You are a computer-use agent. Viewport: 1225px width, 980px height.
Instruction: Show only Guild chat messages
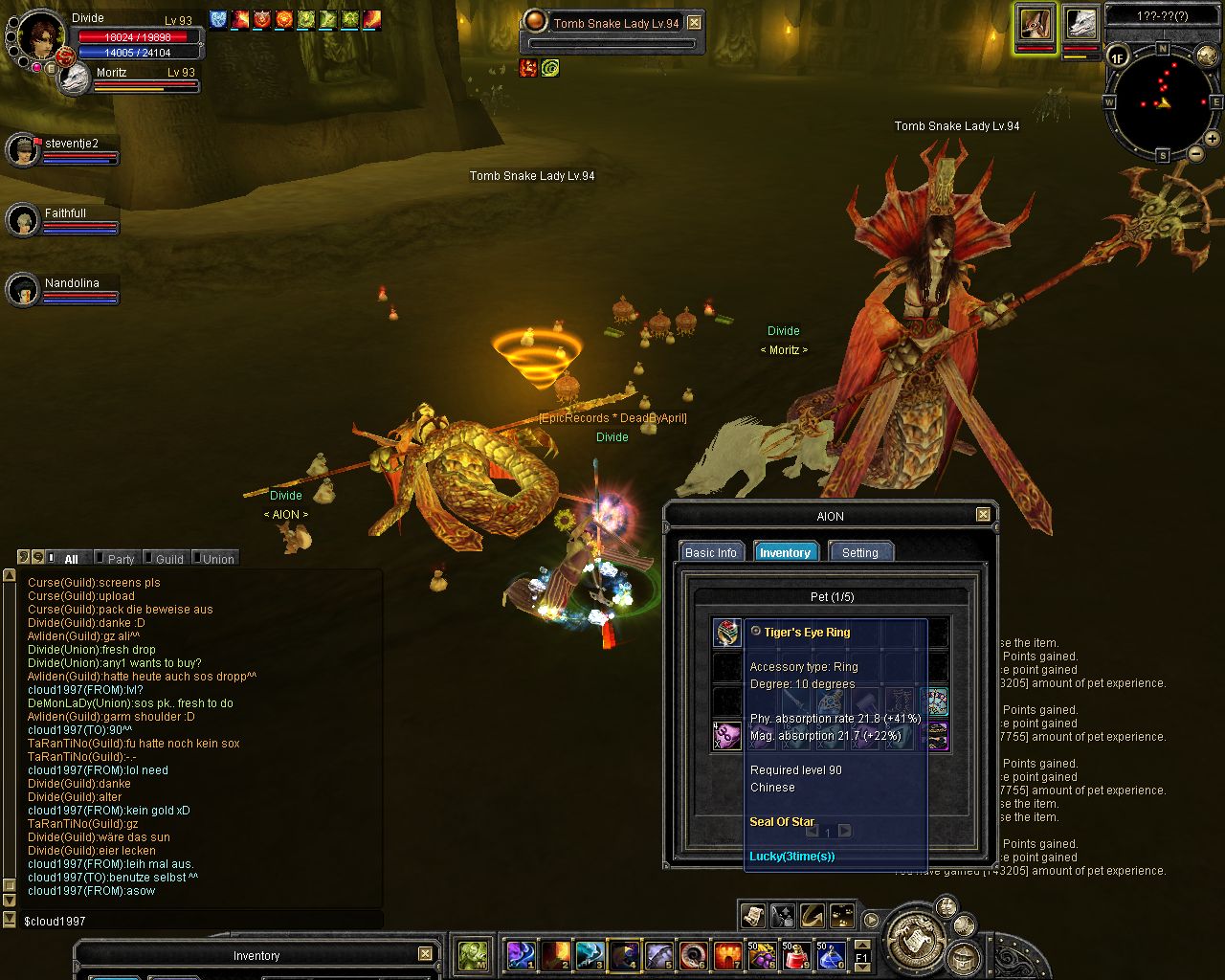pos(168,559)
